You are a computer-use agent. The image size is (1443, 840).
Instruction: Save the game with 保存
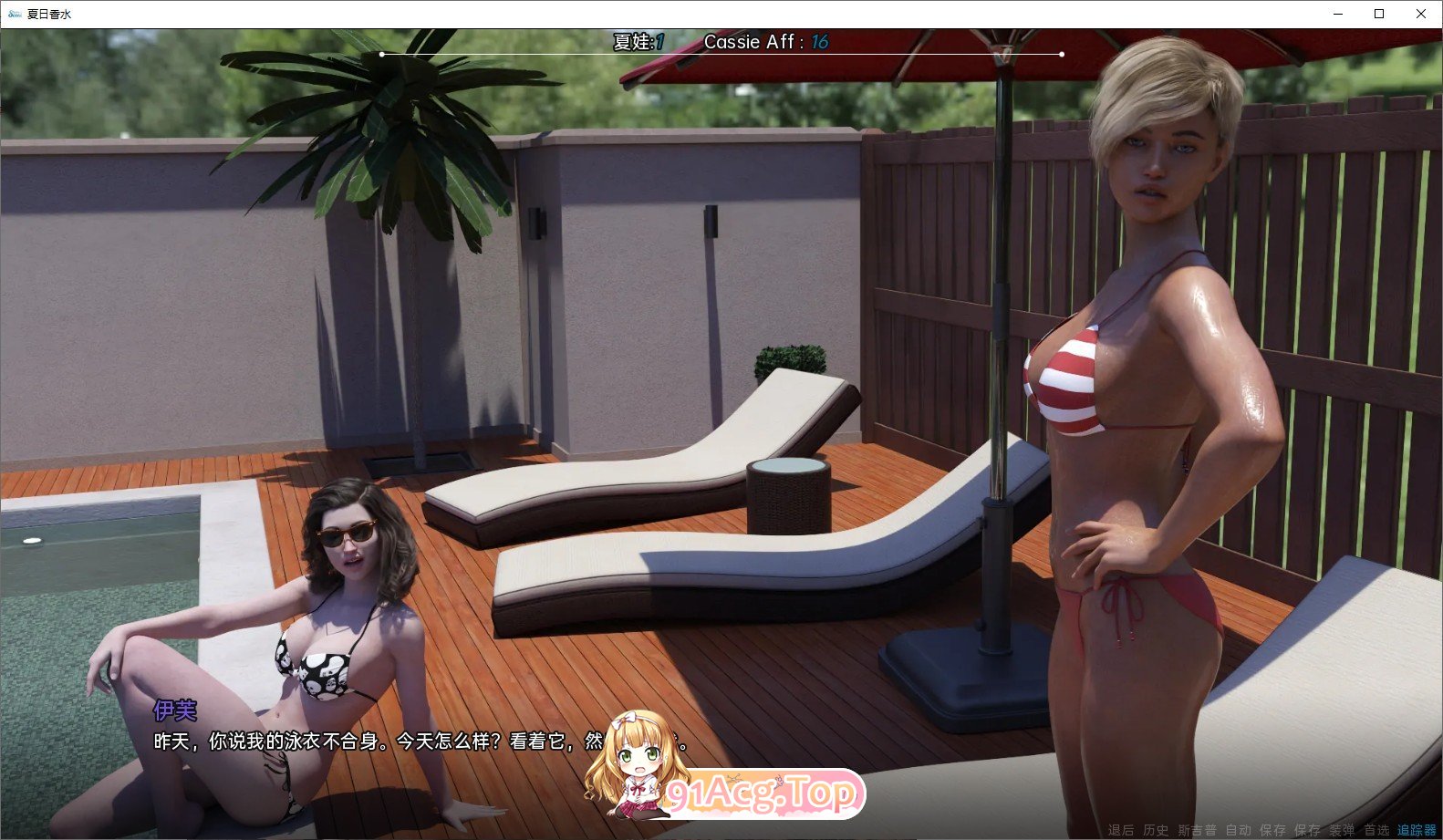(x=1273, y=831)
